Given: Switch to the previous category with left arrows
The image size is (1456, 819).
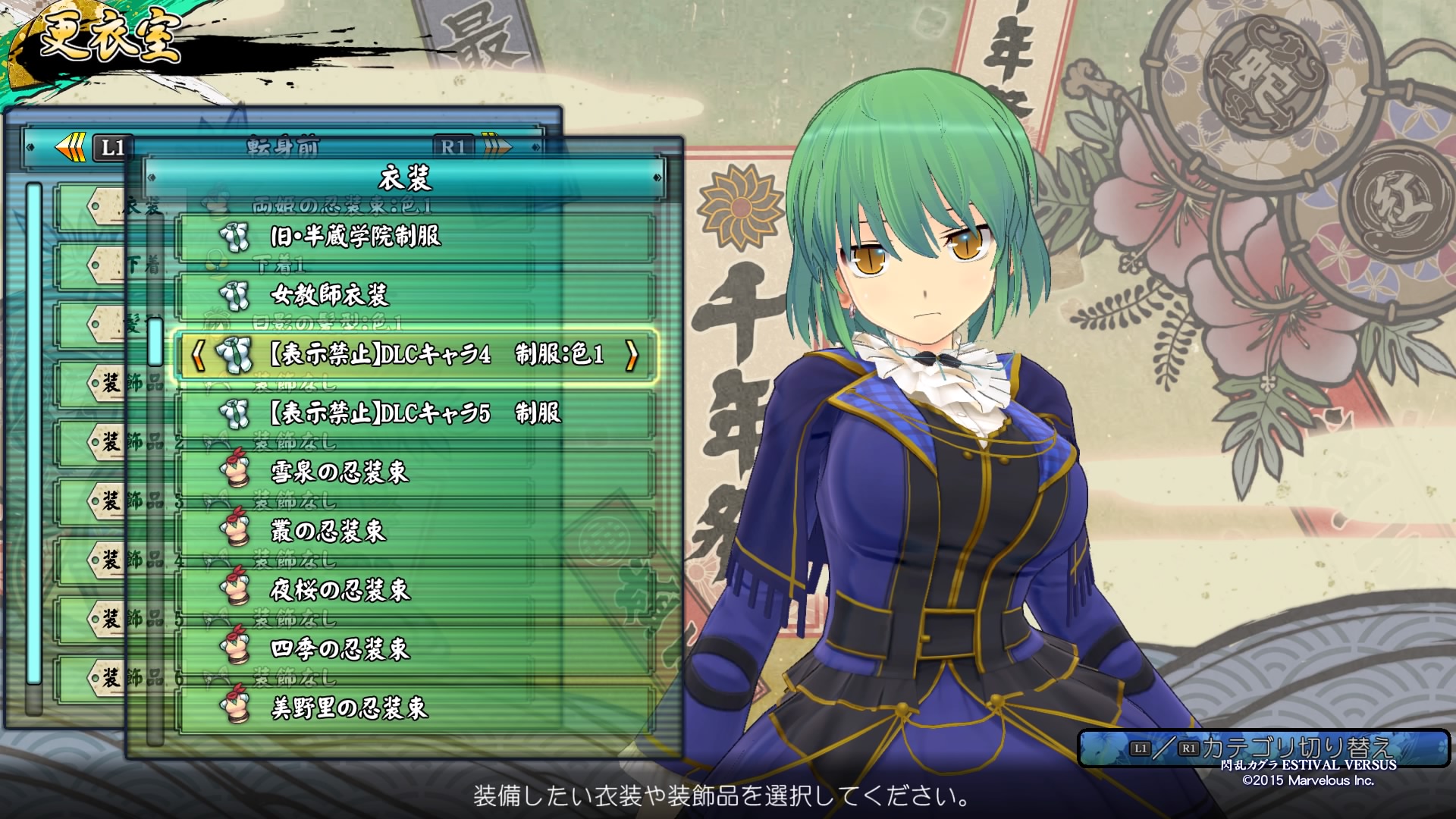Looking at the screenshot, I should point(72,147).
